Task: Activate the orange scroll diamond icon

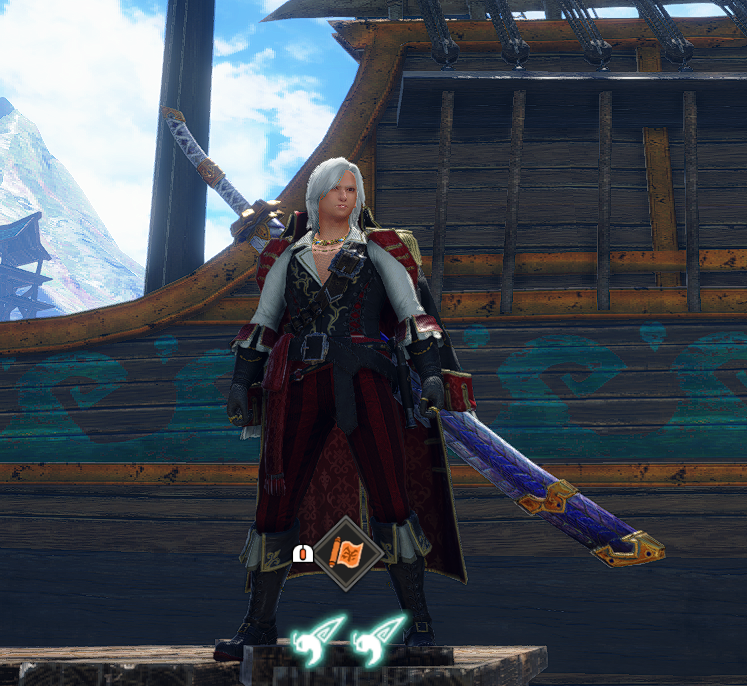Action: tap(348, 553)
